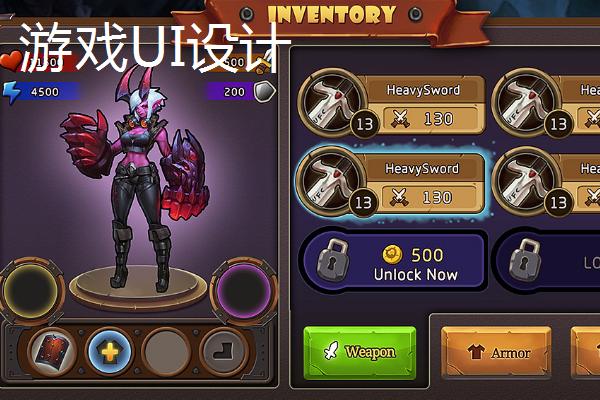Image resolution: width=600 pixels, height=400 pixels.
Task: Select the purple-rimmed circular slot
Action: (242, 291)
